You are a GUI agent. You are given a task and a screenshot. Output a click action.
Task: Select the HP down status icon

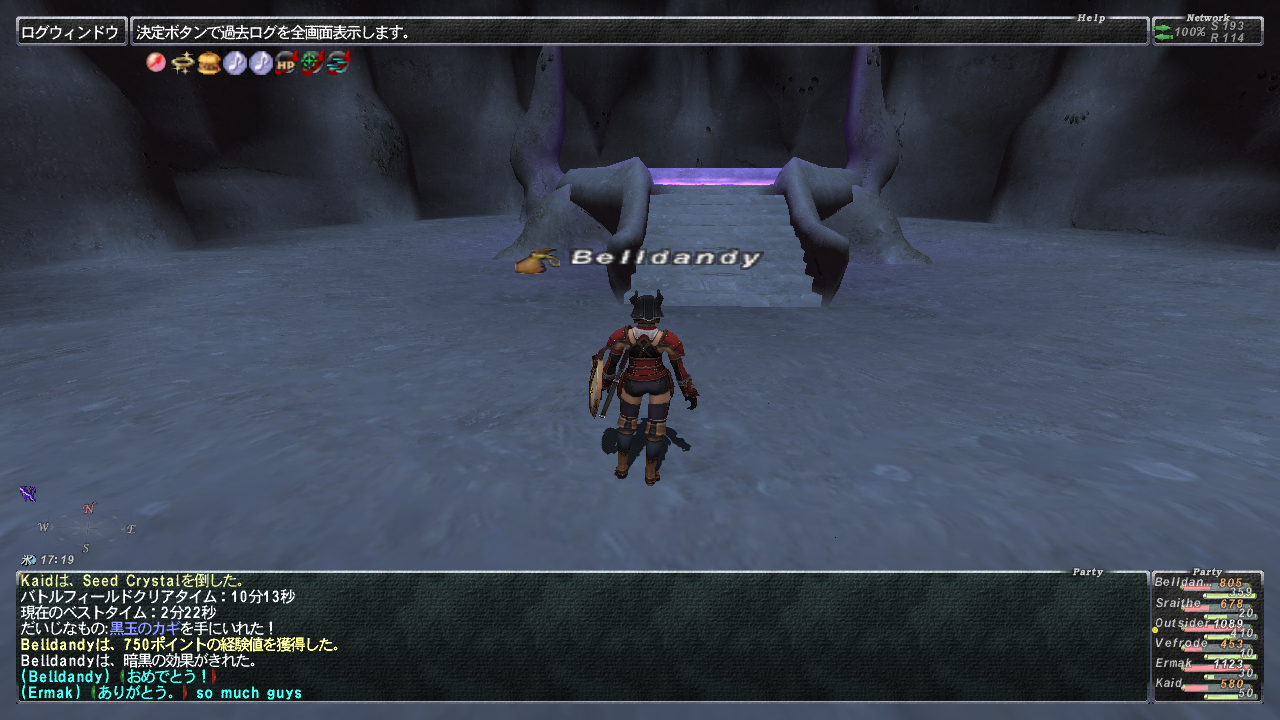[286, 63]
